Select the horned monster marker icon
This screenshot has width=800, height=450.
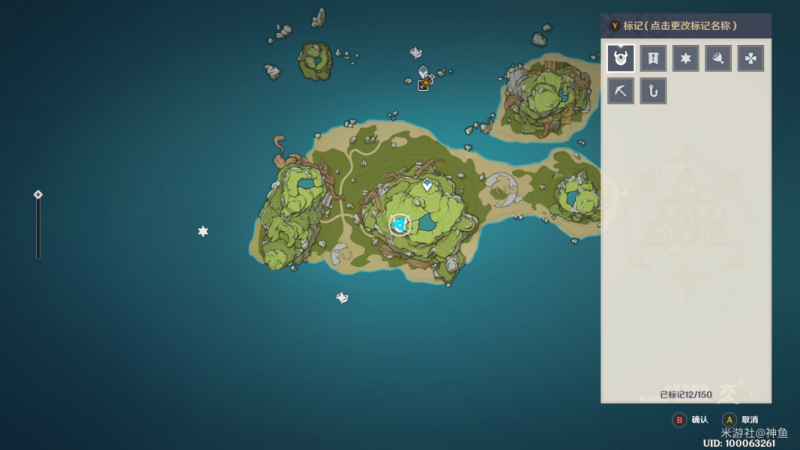(621, 59)
